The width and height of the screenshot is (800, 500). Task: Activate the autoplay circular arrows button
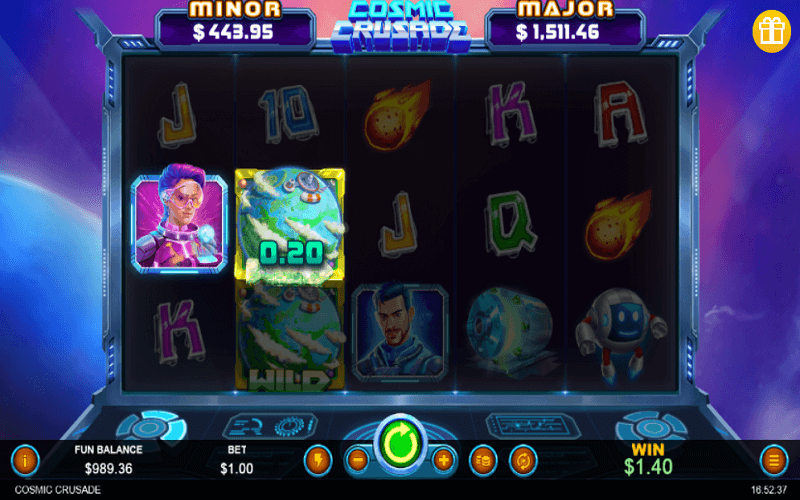[x=522, y=461]
